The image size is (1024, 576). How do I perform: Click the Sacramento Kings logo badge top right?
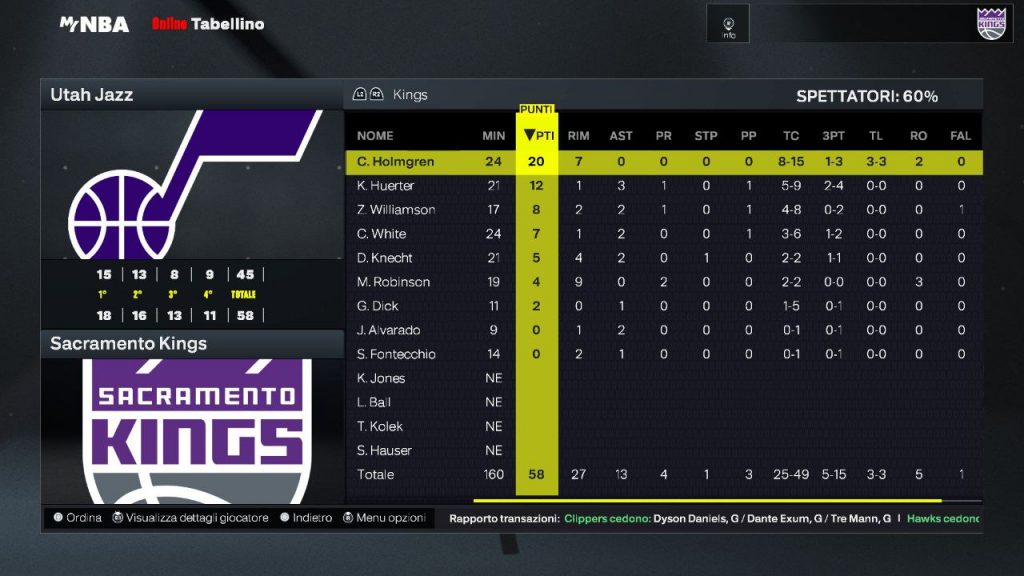(x=990, y=23)
